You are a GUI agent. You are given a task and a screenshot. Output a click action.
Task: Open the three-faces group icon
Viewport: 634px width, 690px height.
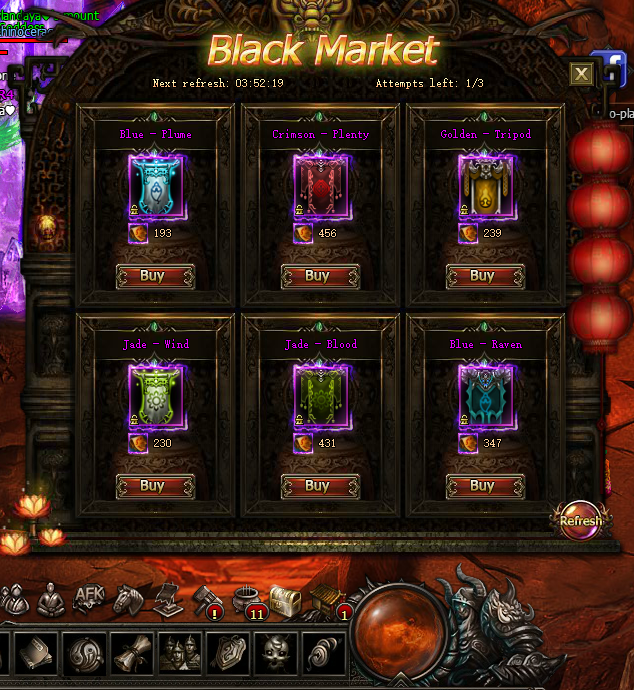(x=181, y=654)
